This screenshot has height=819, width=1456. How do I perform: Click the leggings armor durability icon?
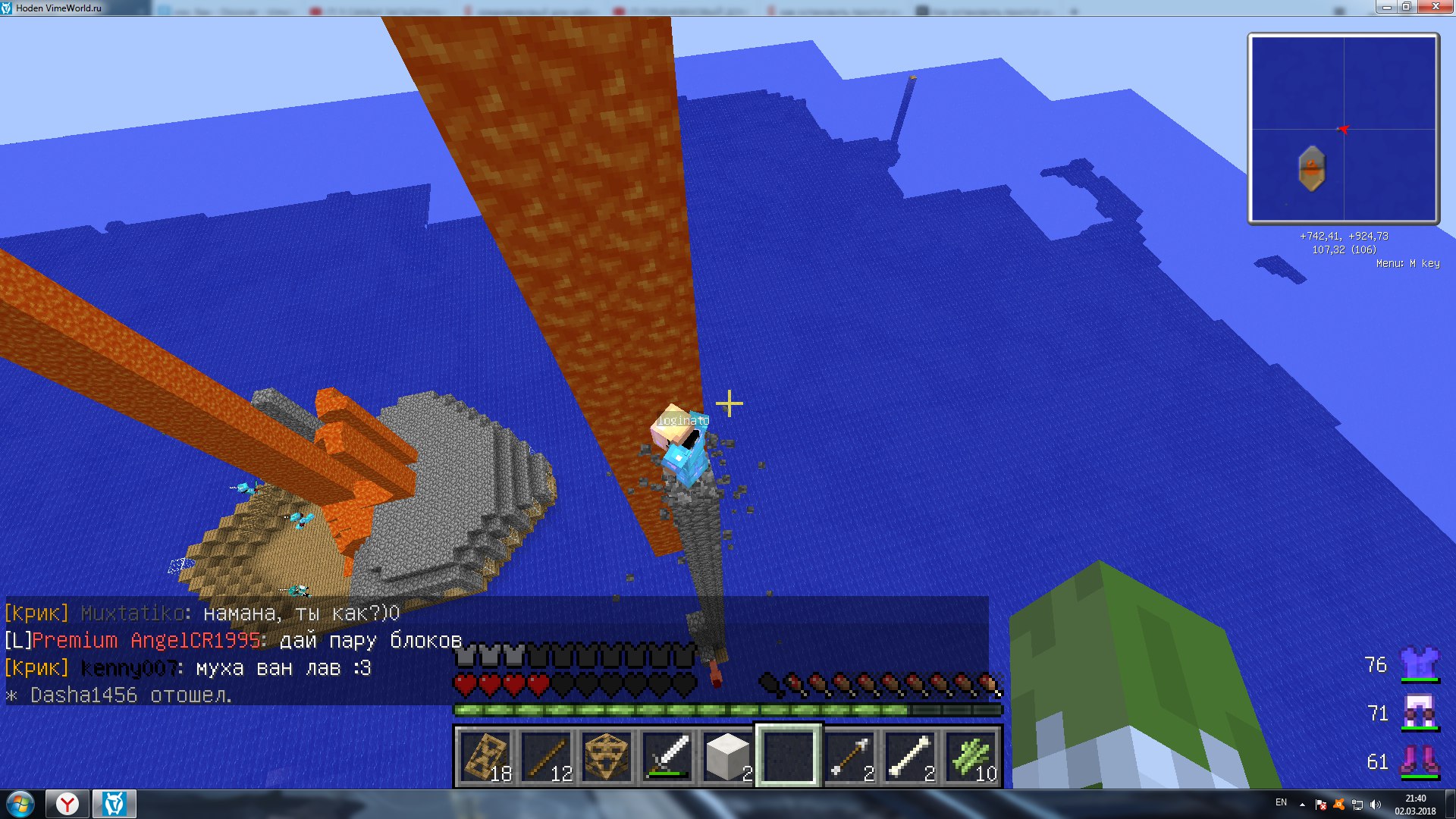click(x=1419, y=713)
